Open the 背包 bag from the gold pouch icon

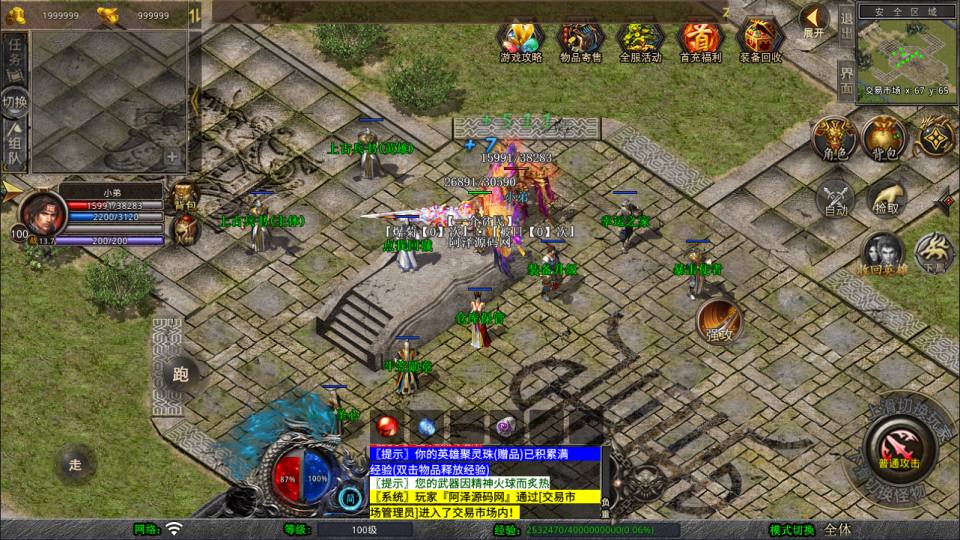(x=884, y=138)
